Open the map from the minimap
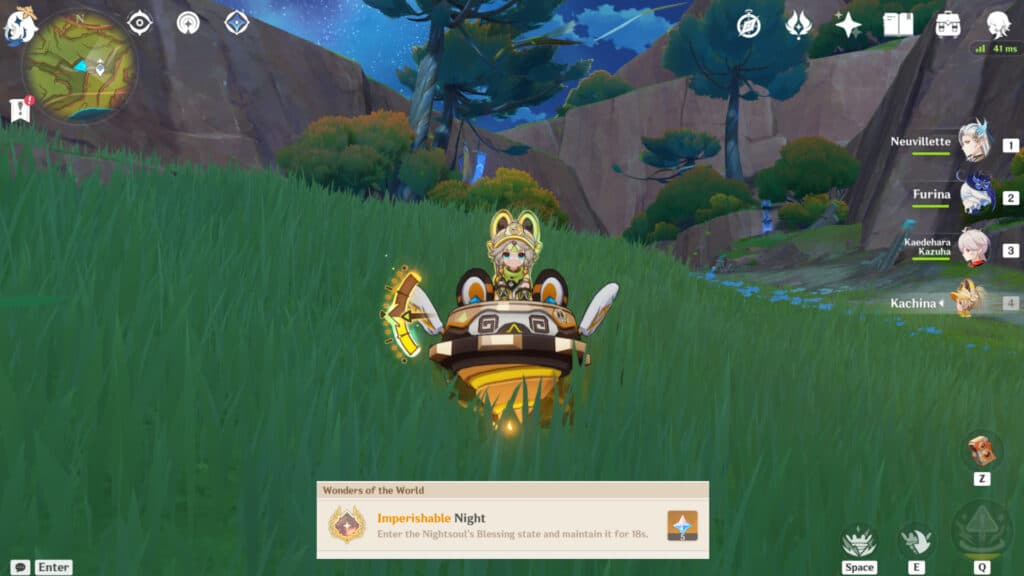The height and width of the screenshot is (576, 1024). [x=80, y=66]
